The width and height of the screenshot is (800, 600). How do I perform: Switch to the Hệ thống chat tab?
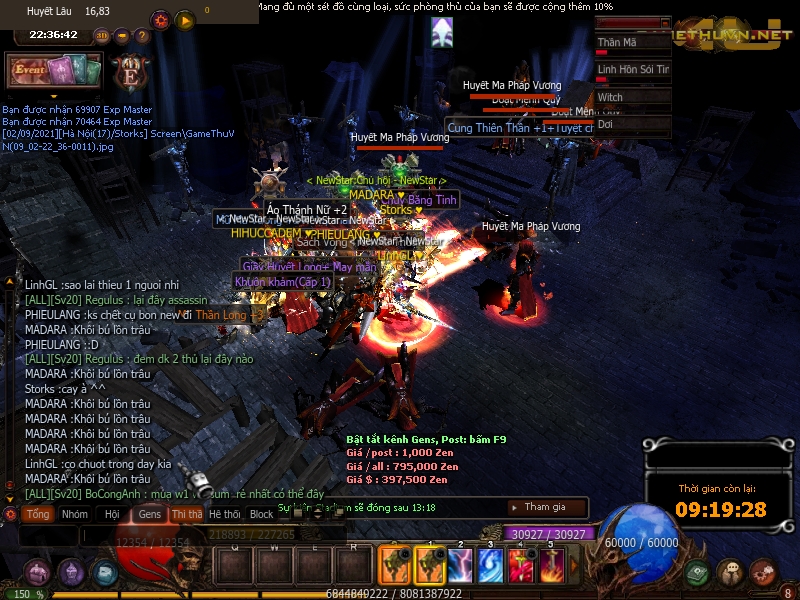224,514
